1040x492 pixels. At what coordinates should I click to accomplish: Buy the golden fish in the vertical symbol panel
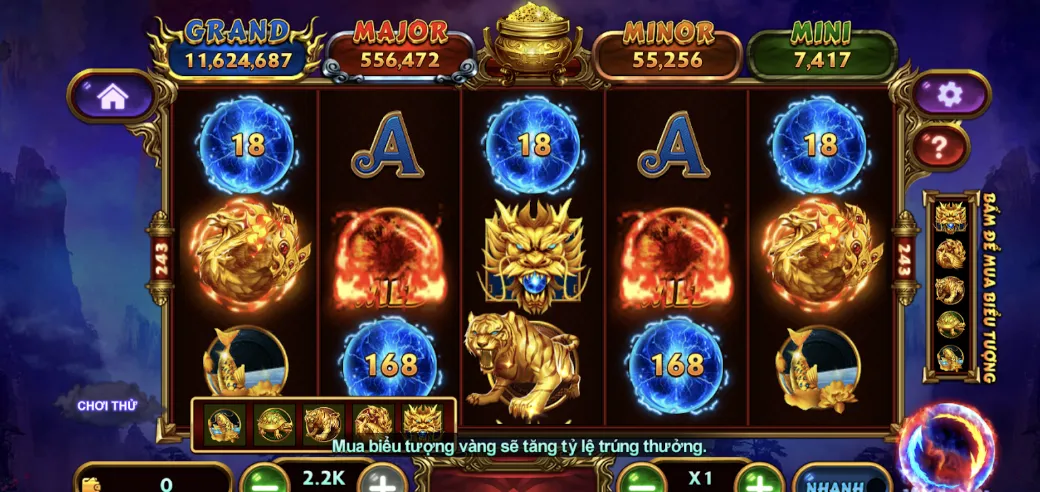(x=950, y=357)
